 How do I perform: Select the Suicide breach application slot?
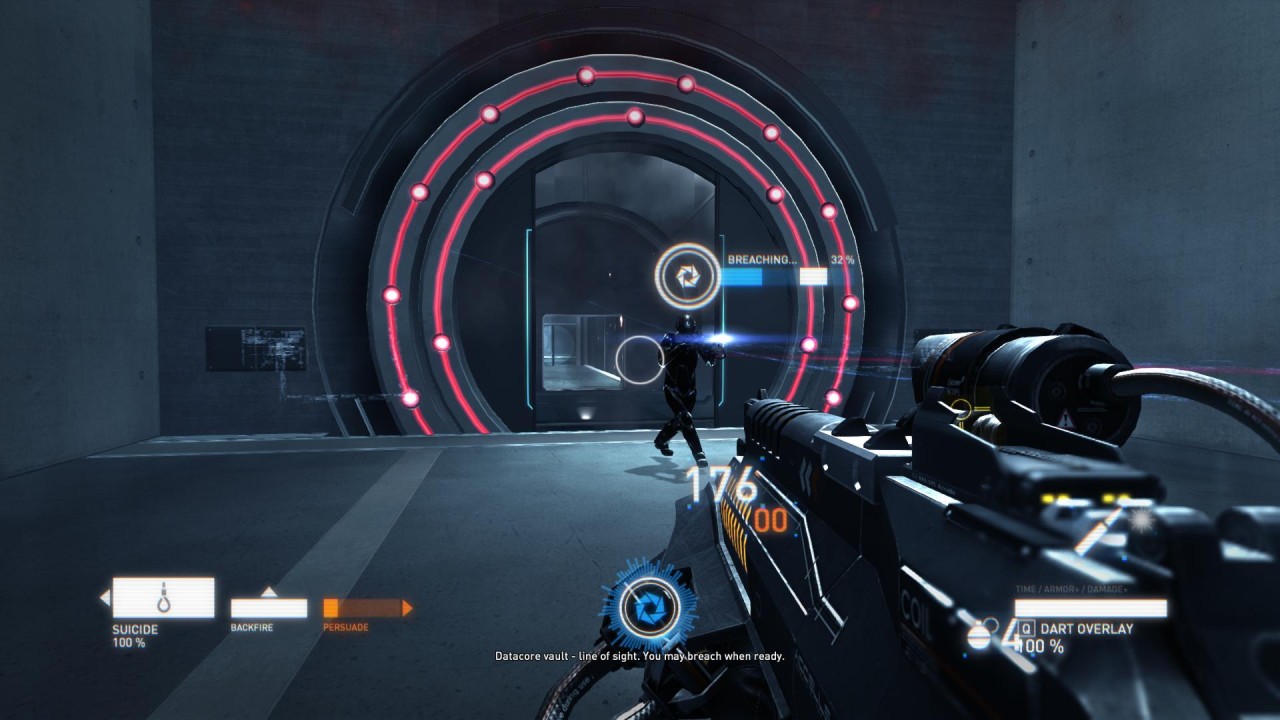click(x=163, y=597)
